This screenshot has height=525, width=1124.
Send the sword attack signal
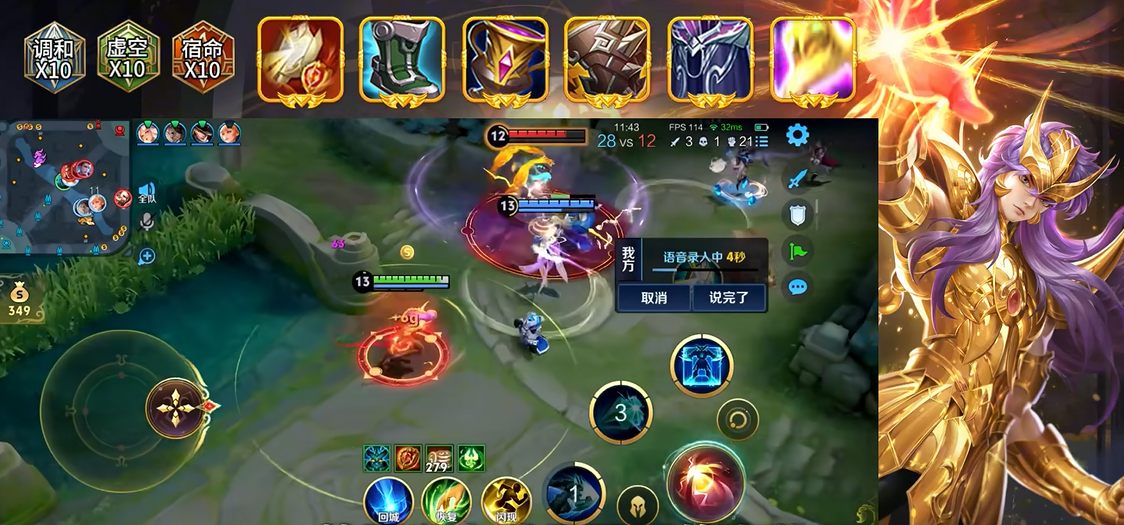(x=797, y=180)
